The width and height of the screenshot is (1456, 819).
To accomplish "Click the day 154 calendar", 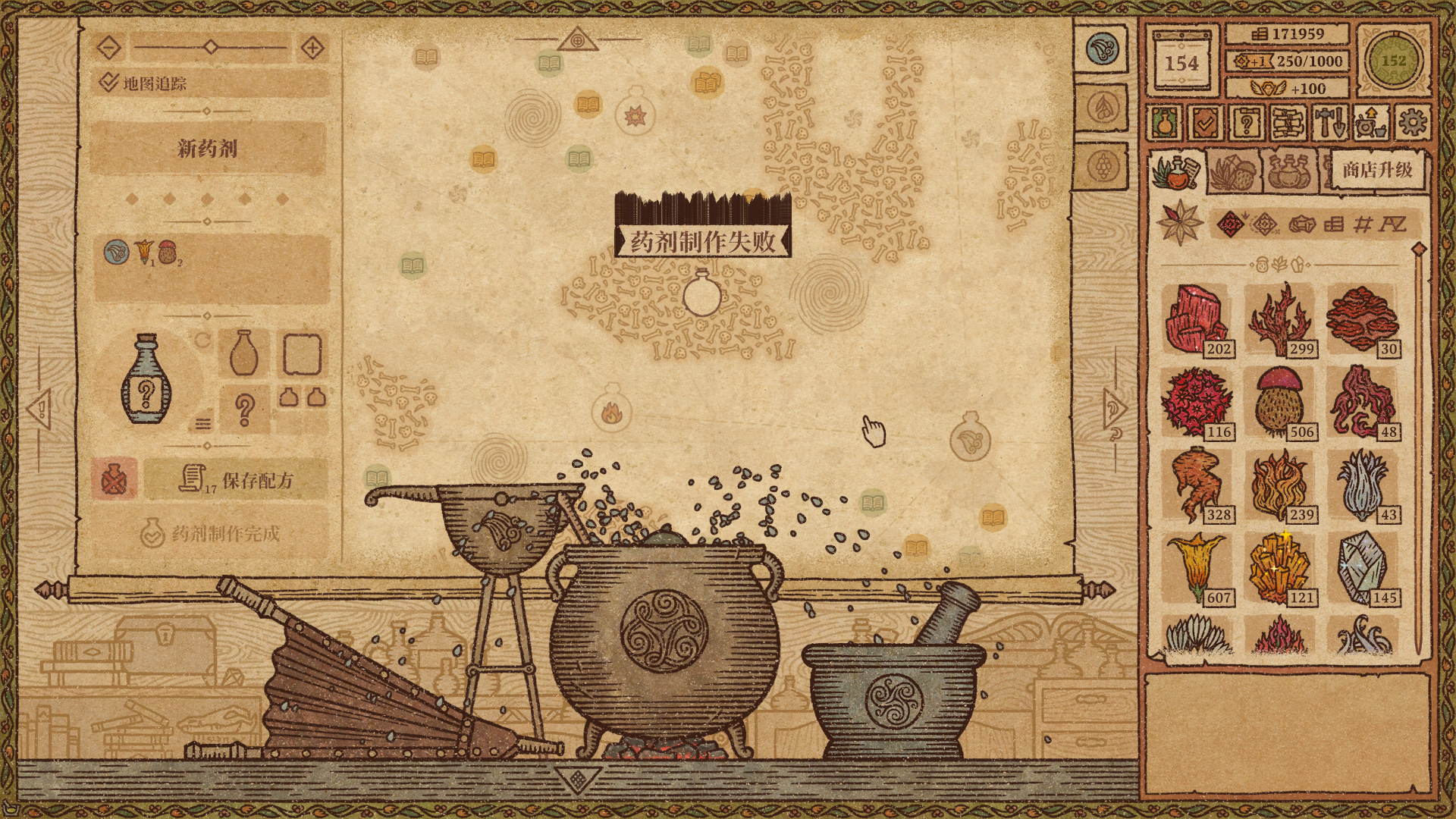I will pos(1181,62).
